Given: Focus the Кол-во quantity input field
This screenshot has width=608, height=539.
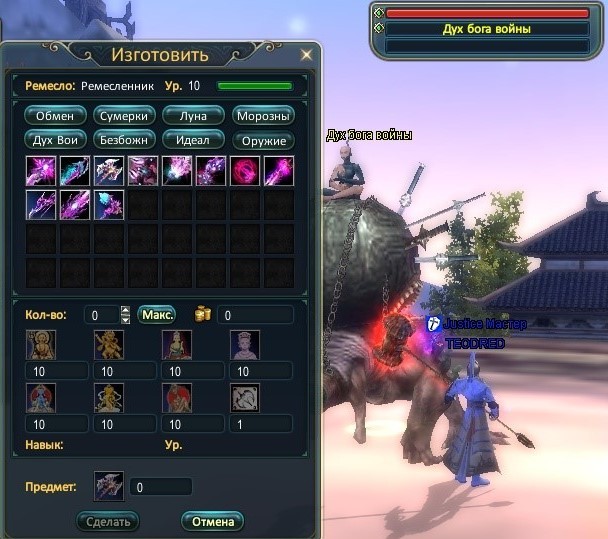Looking at the screenshot, I should coord(100,315).
